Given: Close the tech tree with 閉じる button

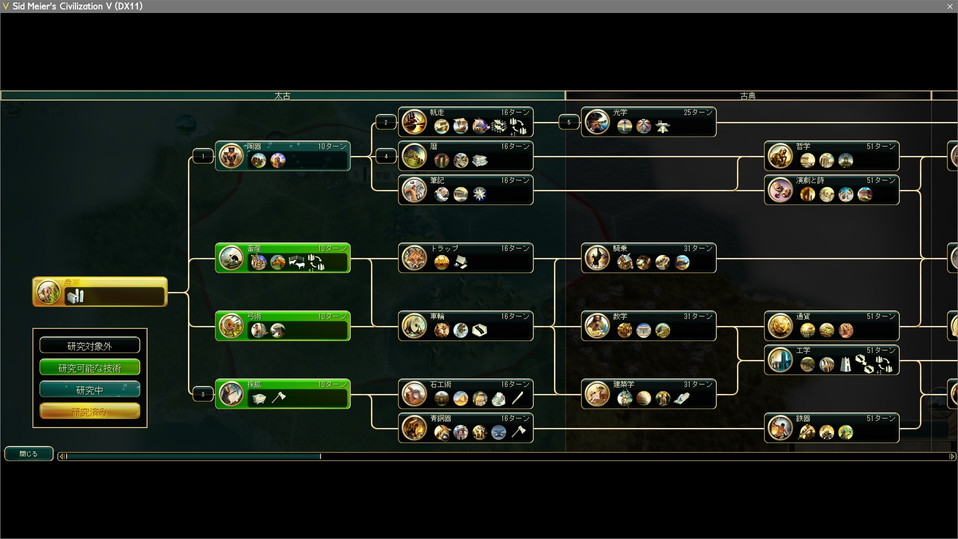Looking at the screenshot, I should pyautogui.click(x=28, y=454).
